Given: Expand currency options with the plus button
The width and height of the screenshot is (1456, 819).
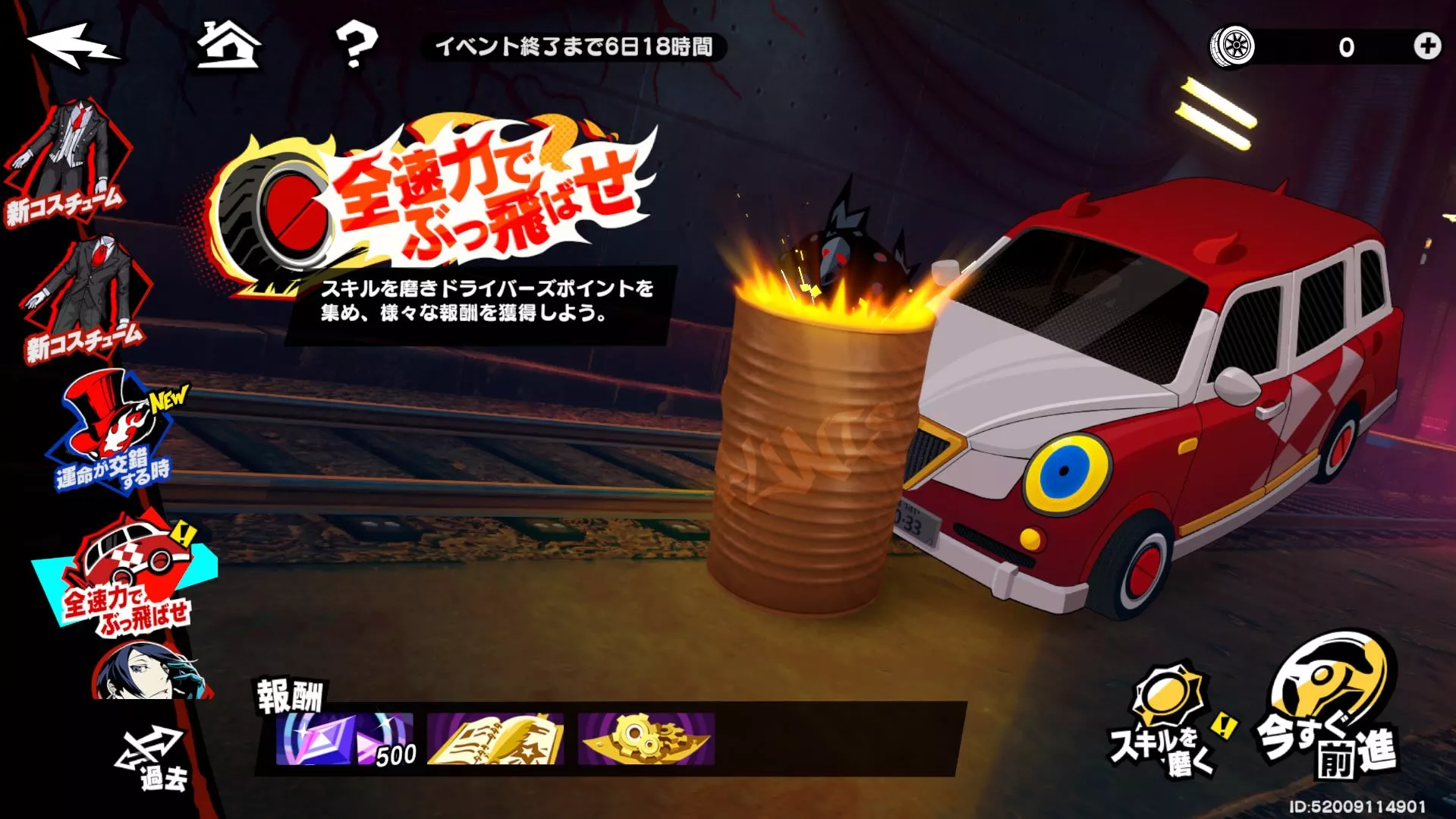Looking at the screenshot, I should point(1426,47).
